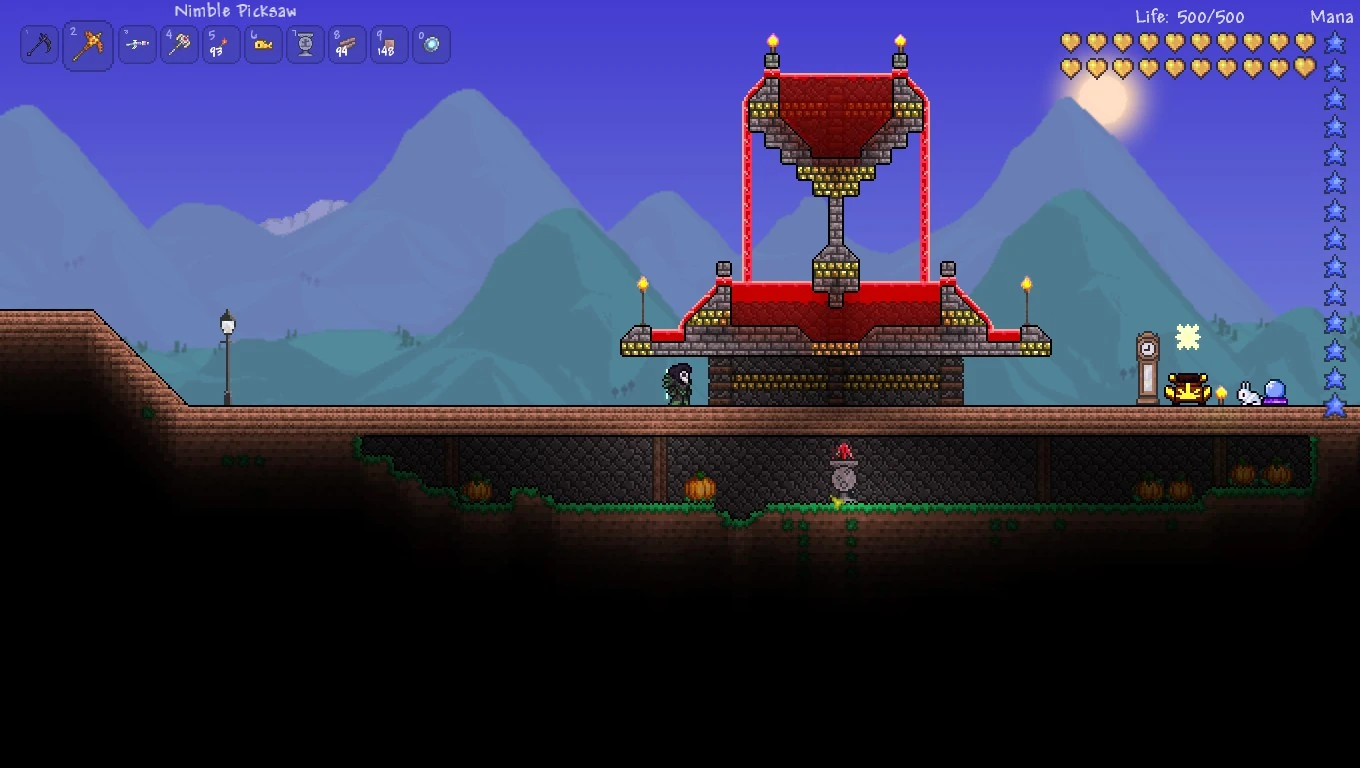Select the statue item in hotbar slot 7
Screen dimensions: 1360x768
tap(304, 44)
